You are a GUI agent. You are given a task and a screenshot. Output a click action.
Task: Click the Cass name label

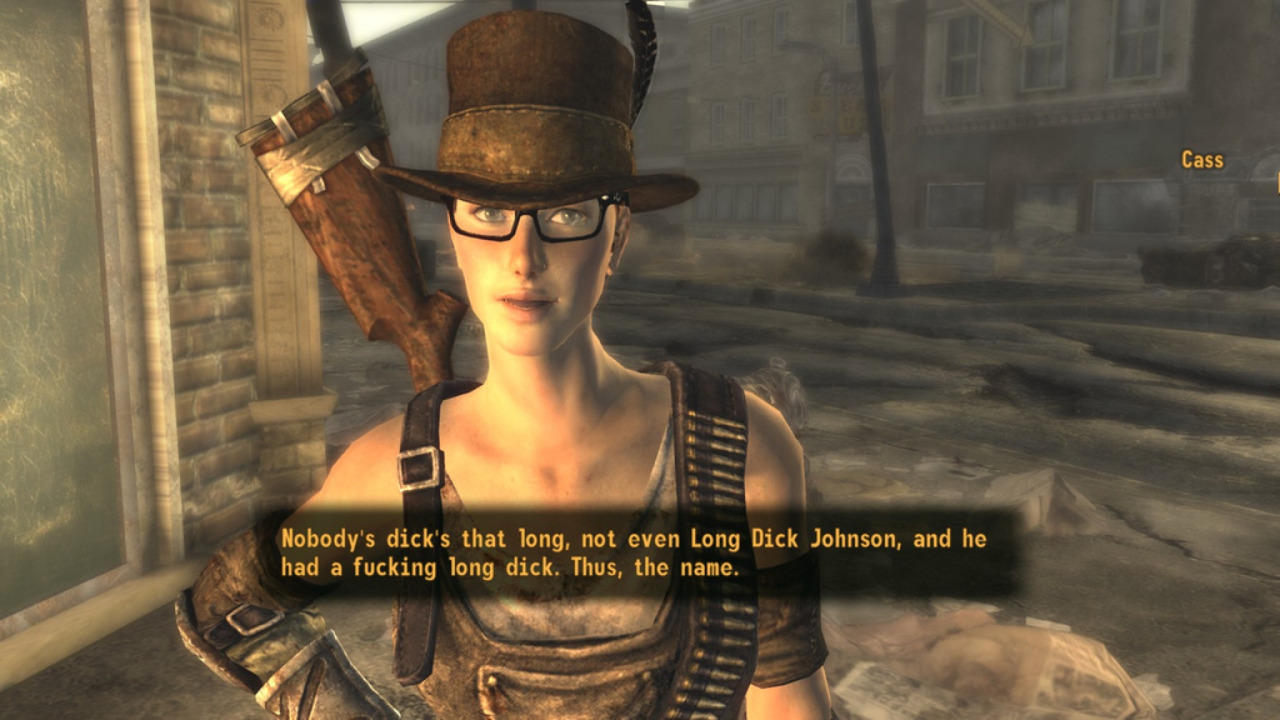click(1202, 160)
